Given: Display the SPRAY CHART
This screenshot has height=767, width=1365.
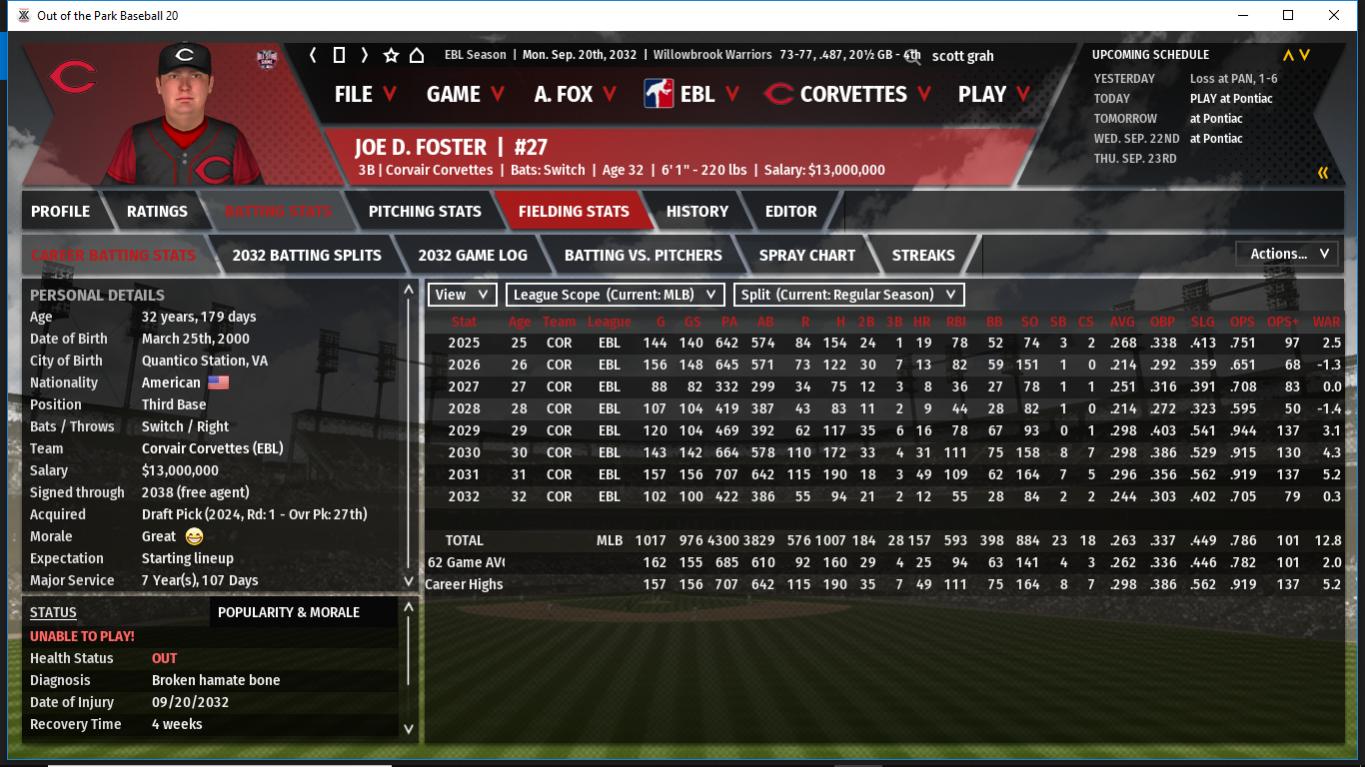Looking at the screenshot, I should click(807, 255).
